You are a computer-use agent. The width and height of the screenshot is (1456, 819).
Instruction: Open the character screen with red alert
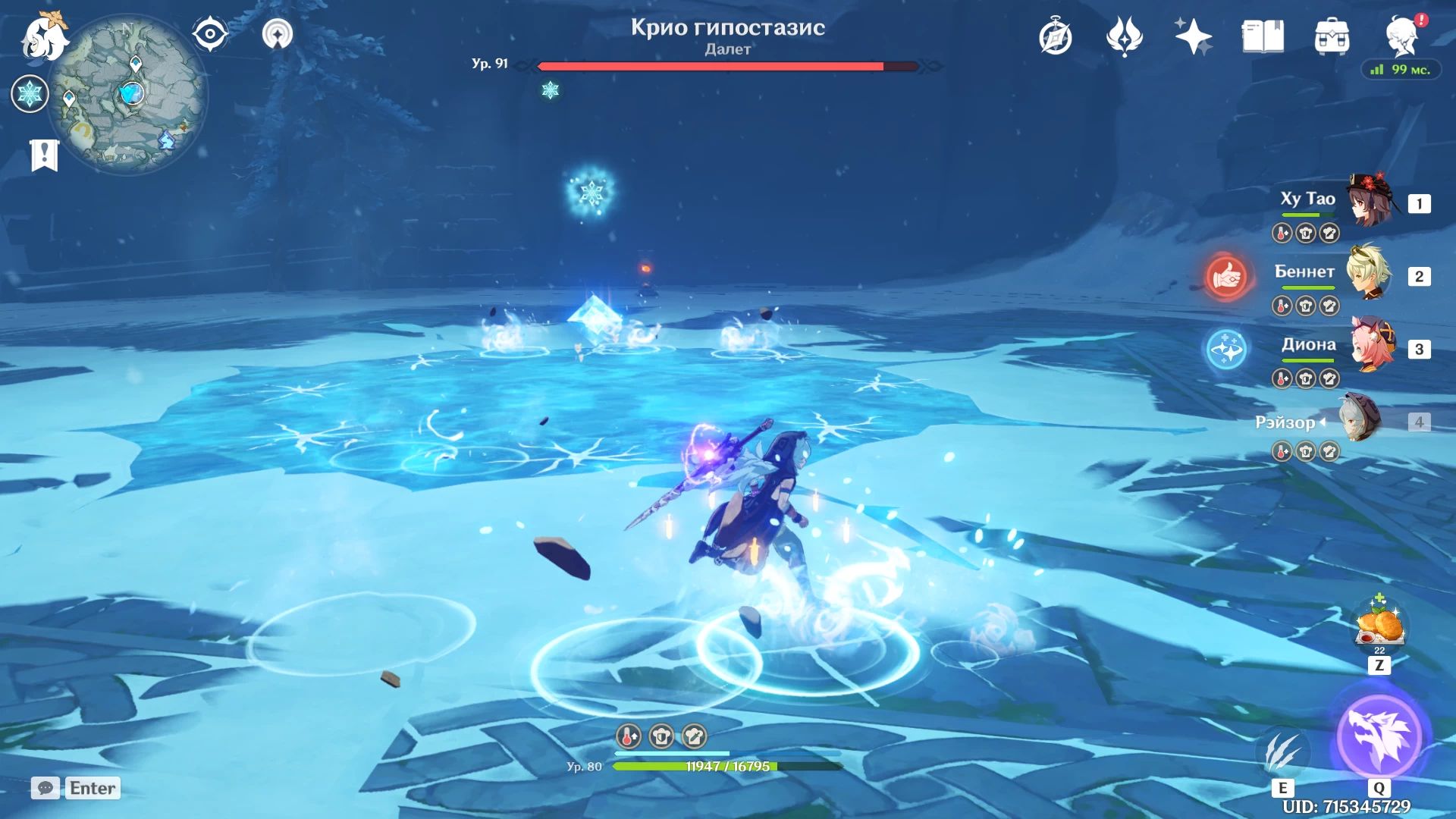[x=1402, y=36]
